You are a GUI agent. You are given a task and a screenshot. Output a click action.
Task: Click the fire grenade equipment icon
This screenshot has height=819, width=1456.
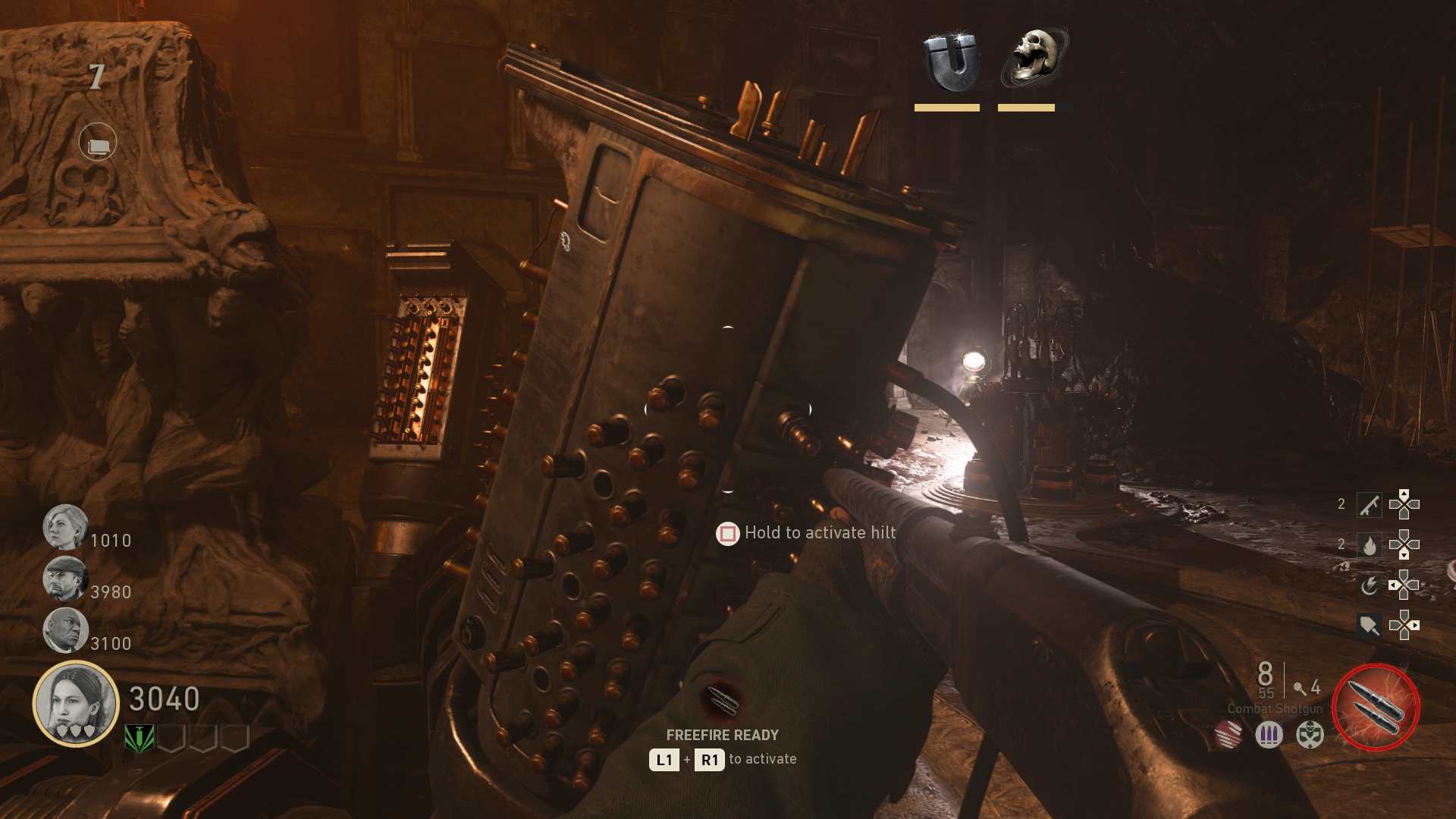(x=1368, y=544)
